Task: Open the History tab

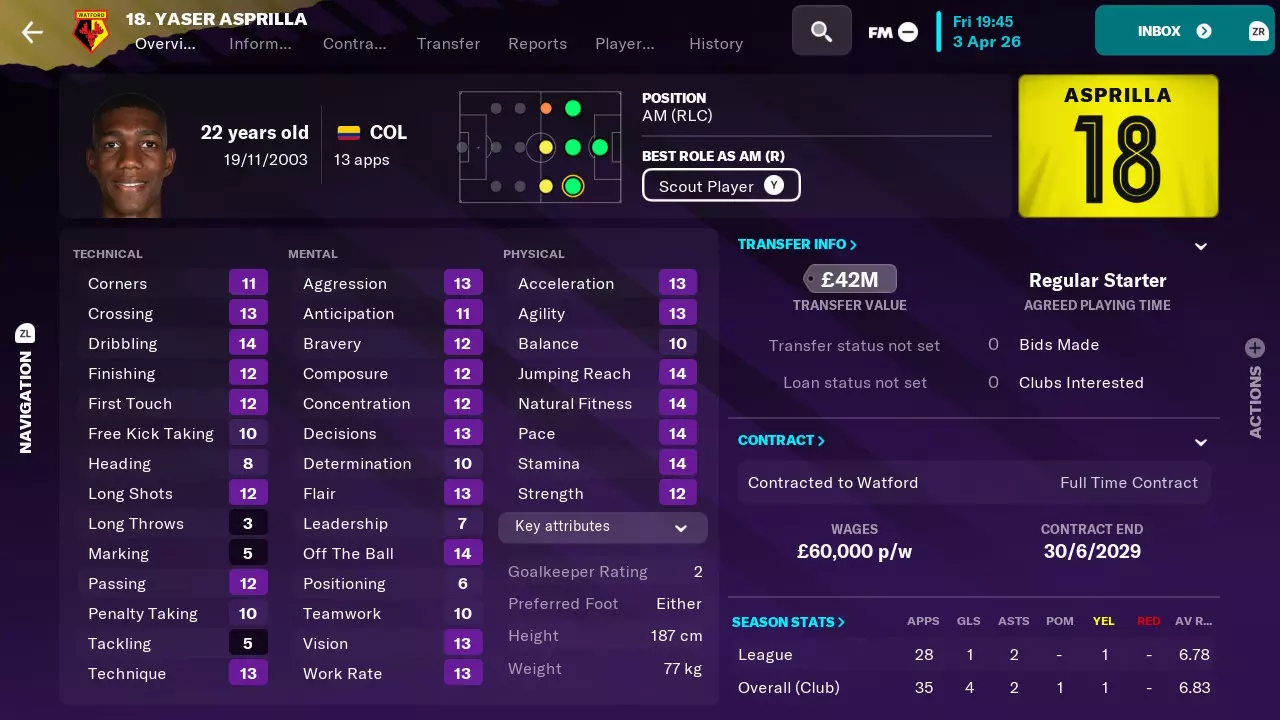Action: click(x=715, y=44)
